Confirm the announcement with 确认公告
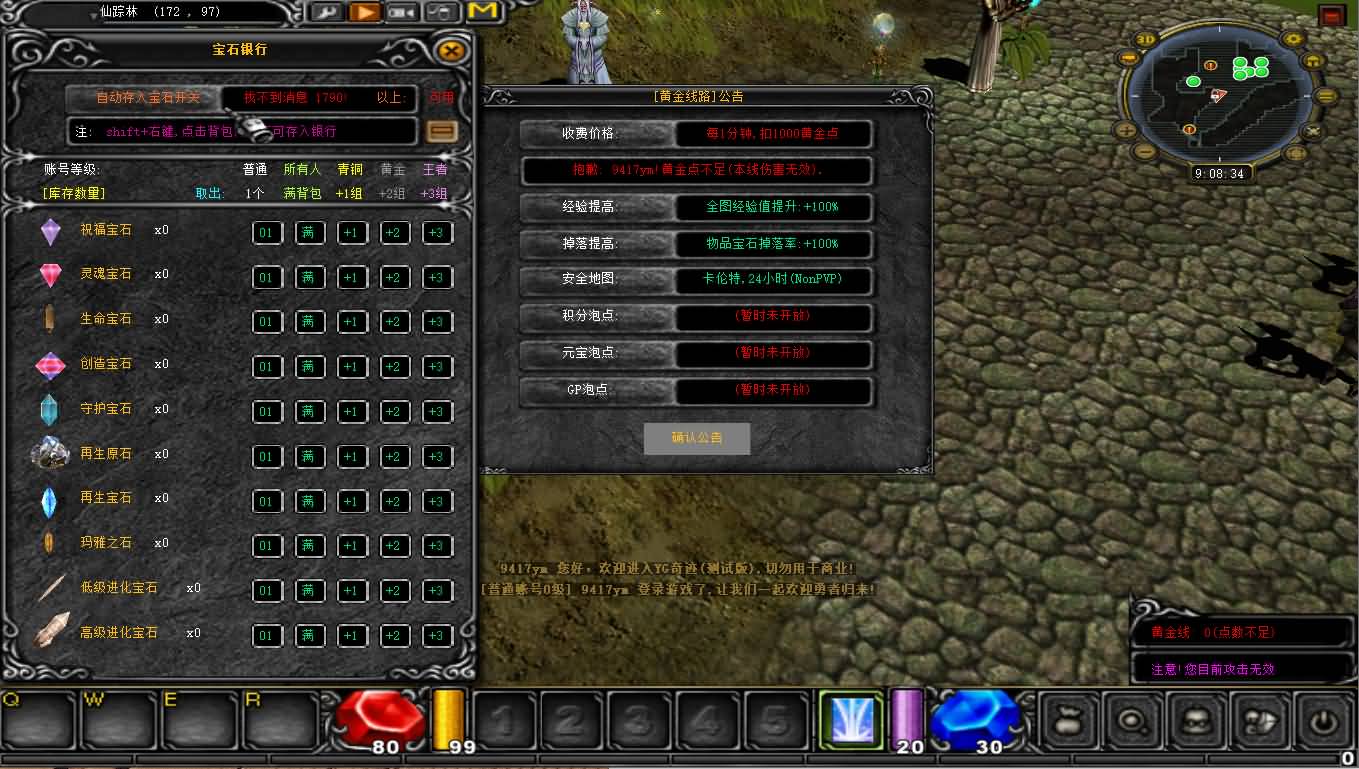 pos(697,438)
